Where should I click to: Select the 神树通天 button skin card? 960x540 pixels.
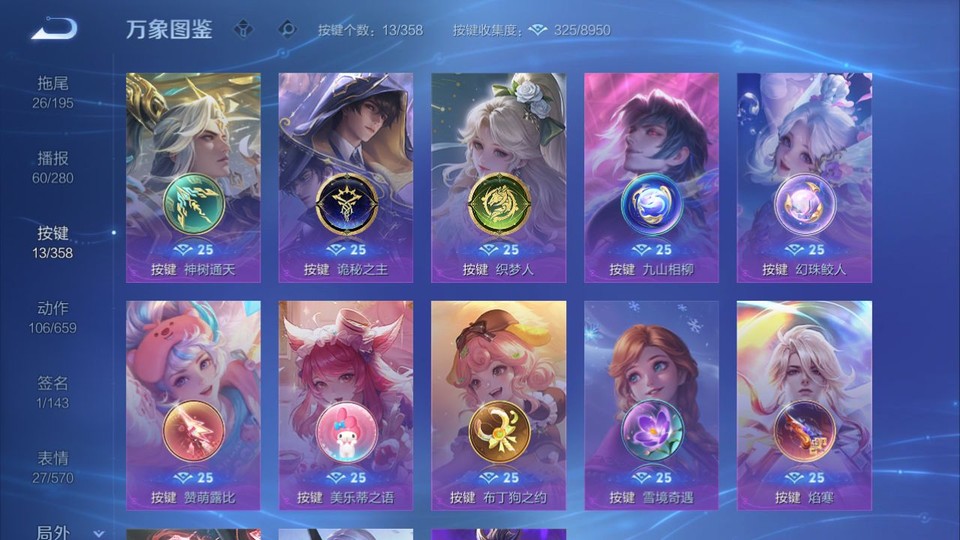click(x=193, y=177)
